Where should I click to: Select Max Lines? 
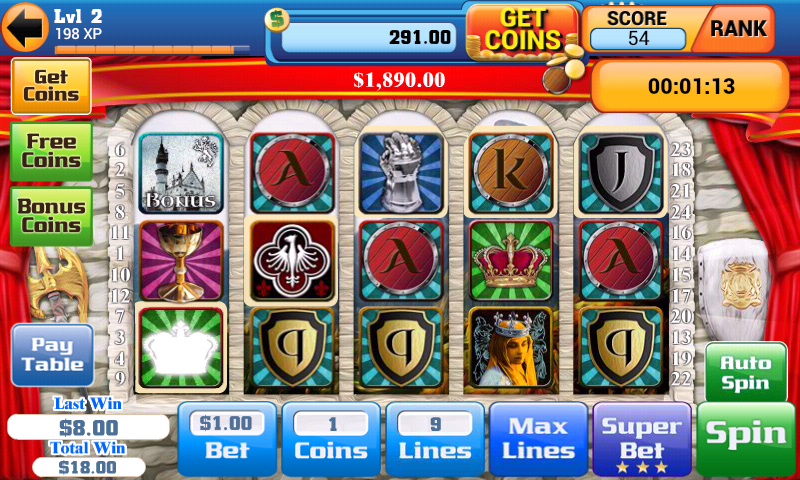pos(538,439)
